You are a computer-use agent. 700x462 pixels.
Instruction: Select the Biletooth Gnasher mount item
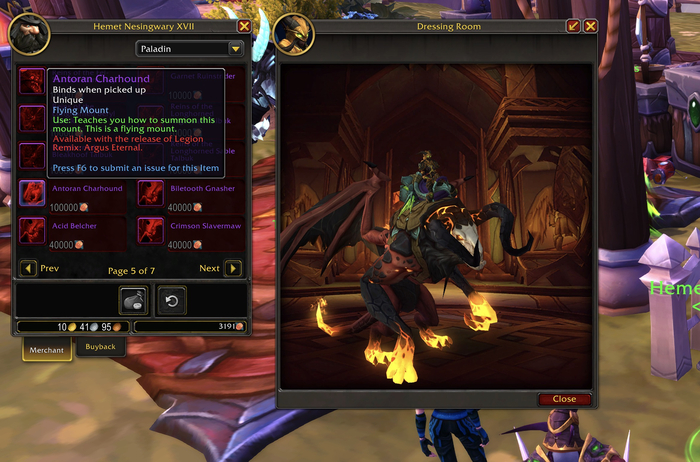[x=151, y=192]
